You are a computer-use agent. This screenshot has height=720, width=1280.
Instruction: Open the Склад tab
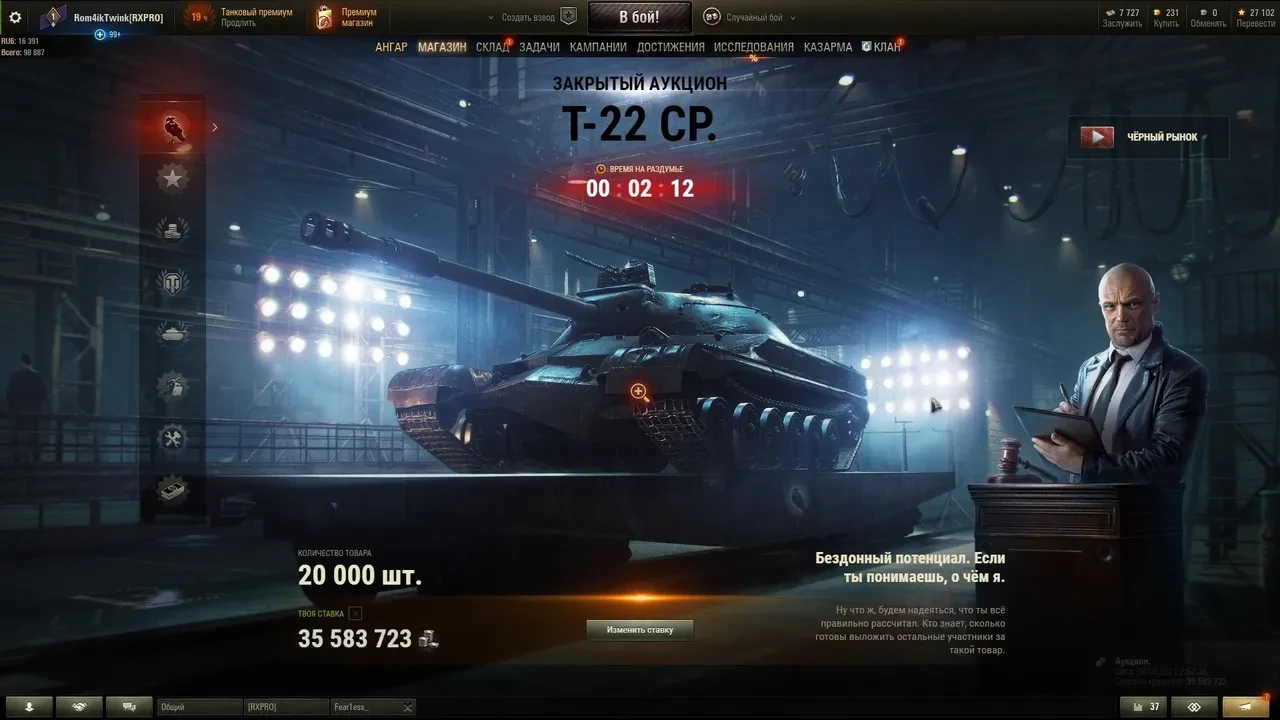point(492,47)
